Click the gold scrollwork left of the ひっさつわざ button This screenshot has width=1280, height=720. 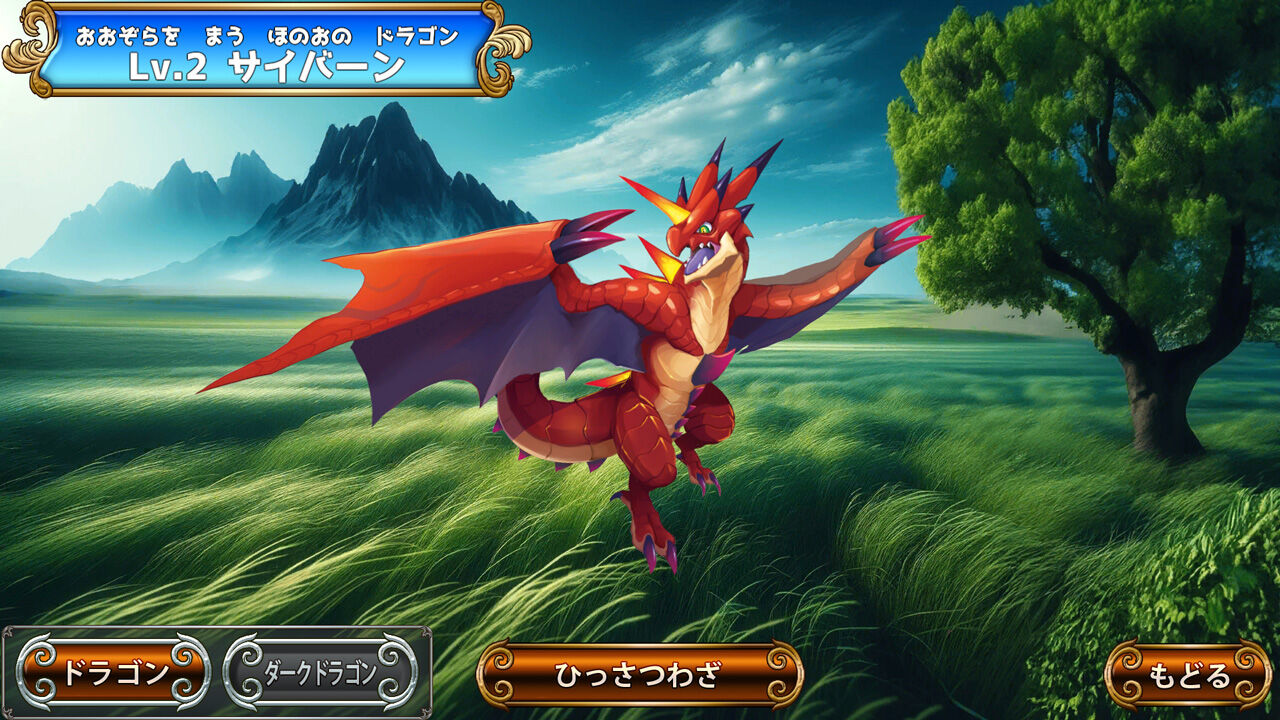coord(498,676)
